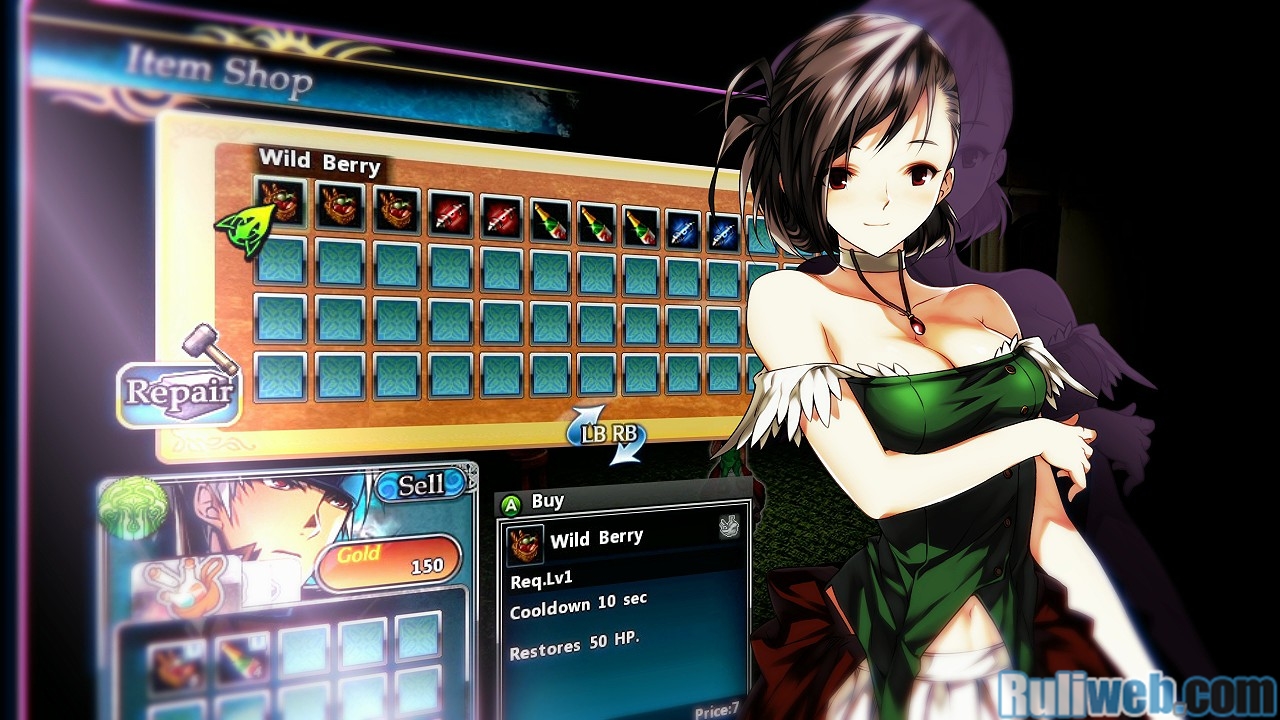Select the rainbow bottle in your inventory
This screenshot has width=1280, height=720.
click(240, 661)
